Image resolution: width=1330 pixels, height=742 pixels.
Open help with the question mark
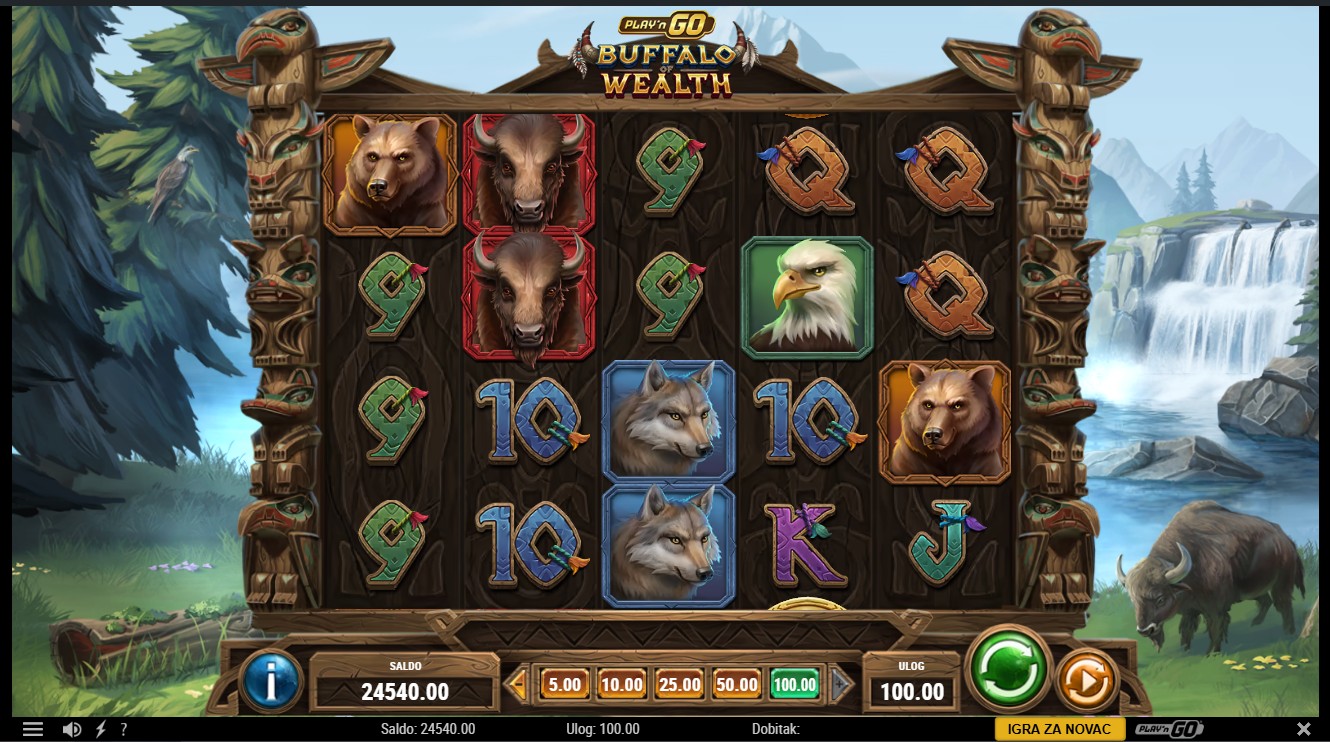[124, 729]
